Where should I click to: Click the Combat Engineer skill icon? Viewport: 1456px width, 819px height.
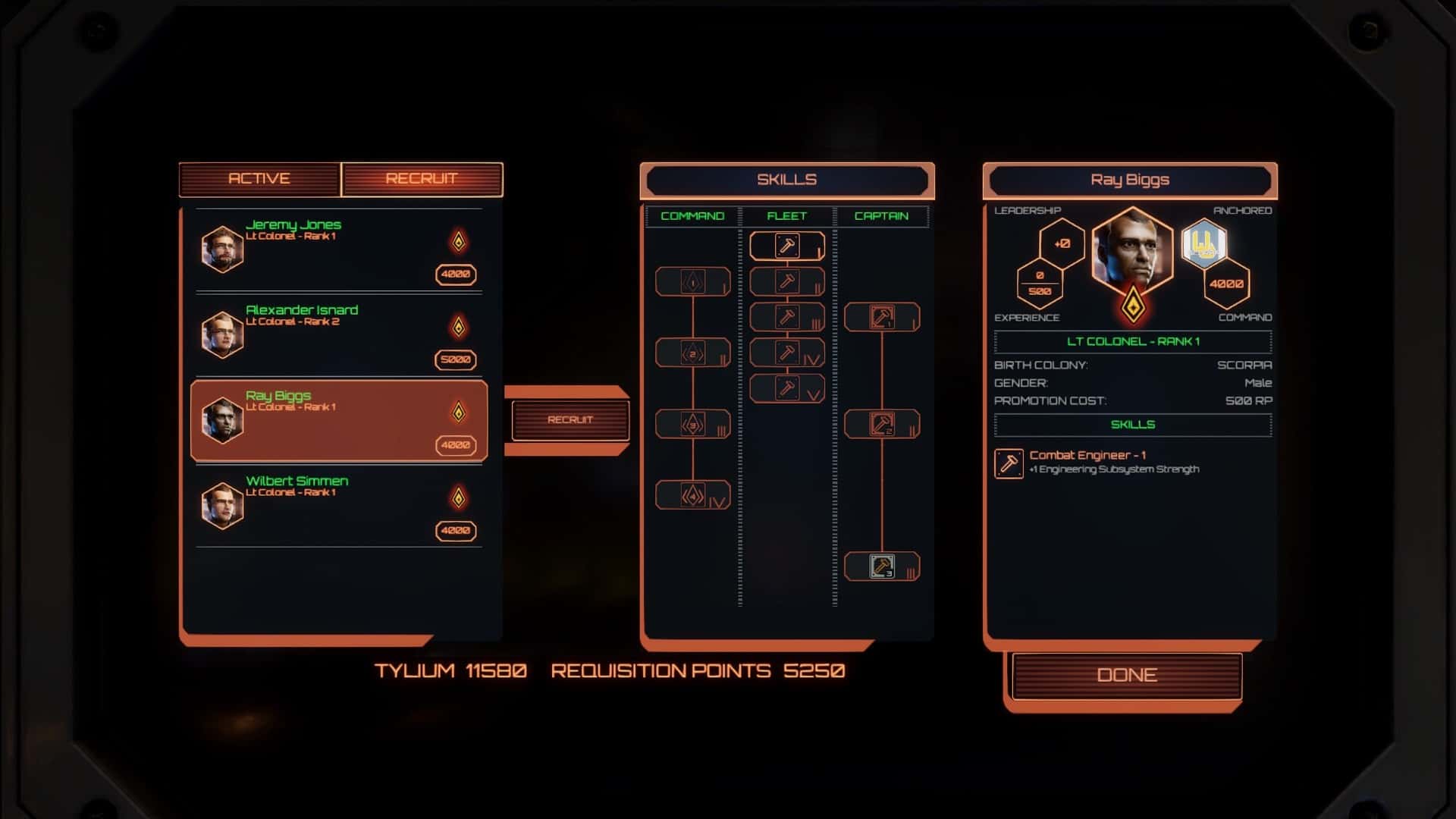coord(1009,463)
